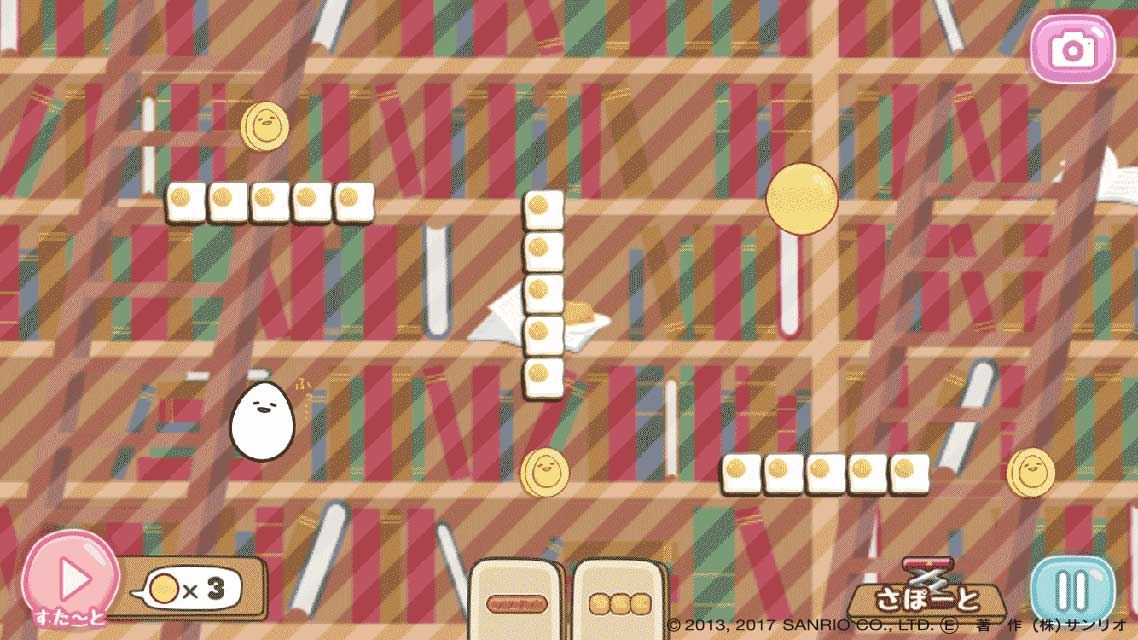Image resolution: width=1138 pixels, height=640 pixels.
Task: Pause the game with the blue button
Action: click(1072, 591)
